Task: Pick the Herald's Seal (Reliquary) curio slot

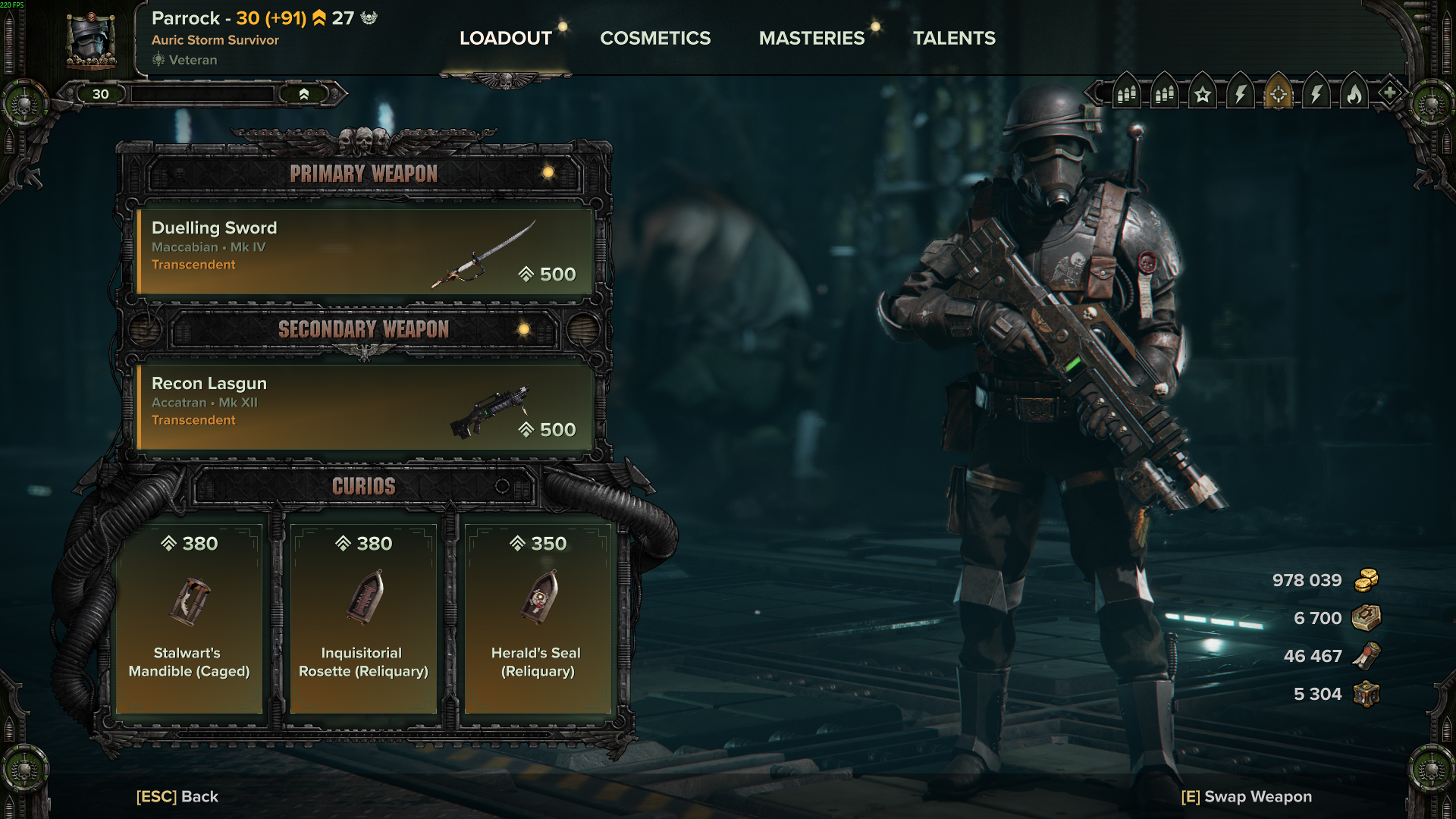Action: [x=538, y=618]
